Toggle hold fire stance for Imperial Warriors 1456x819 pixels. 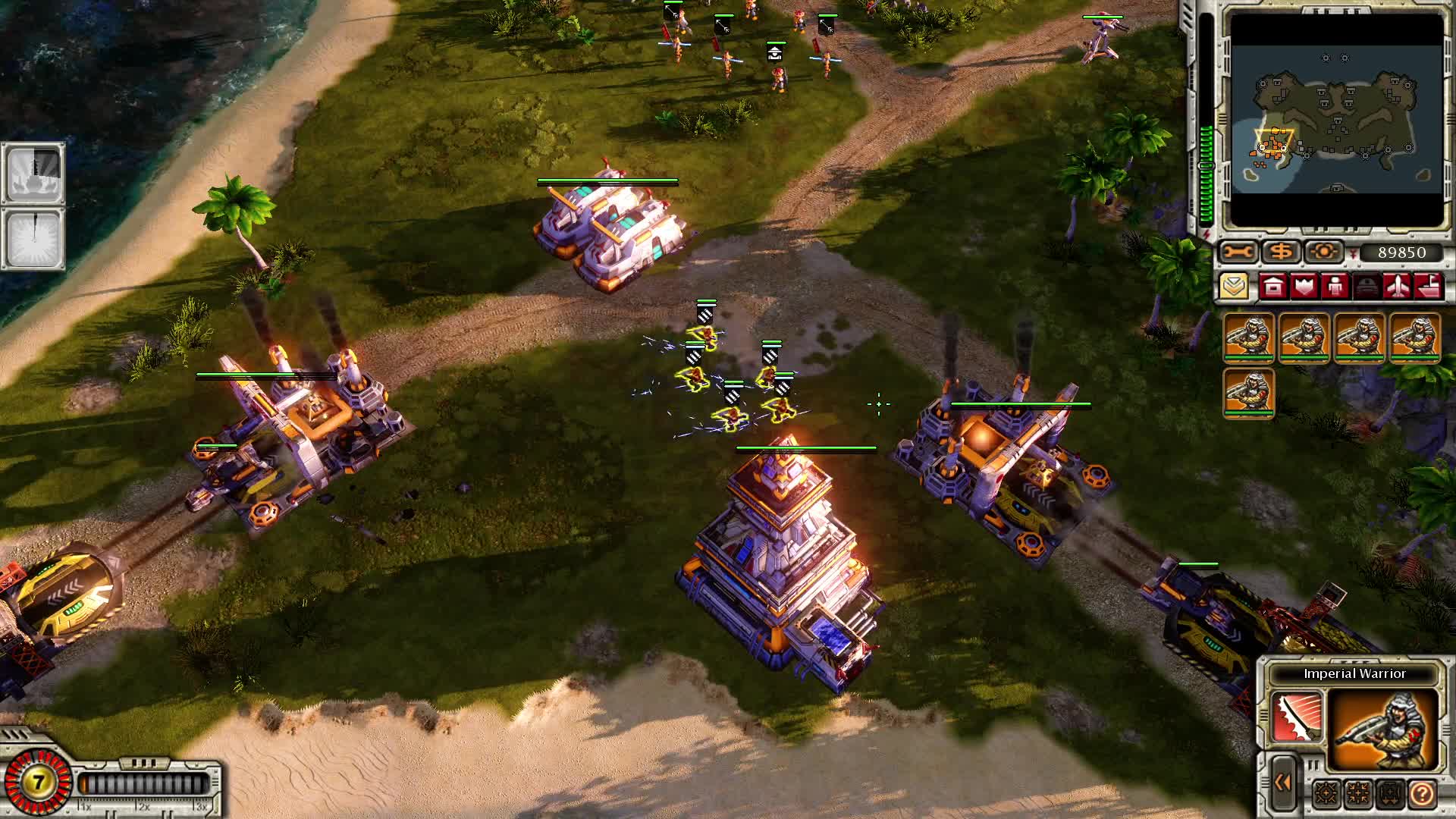pyautogui.click(x=1357, y=793)
